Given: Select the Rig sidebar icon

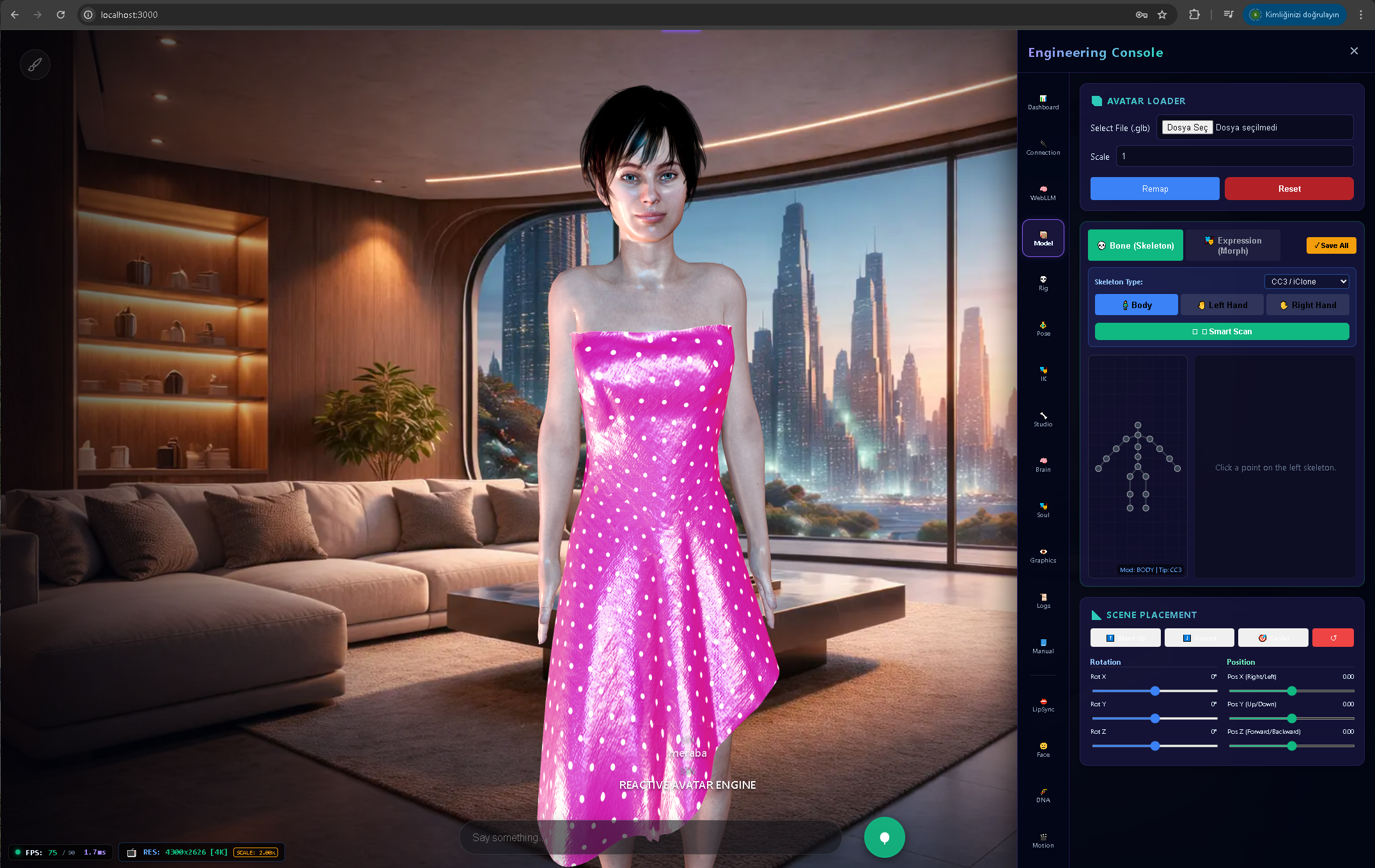Looking at the screenshot, I should 1043,282.
